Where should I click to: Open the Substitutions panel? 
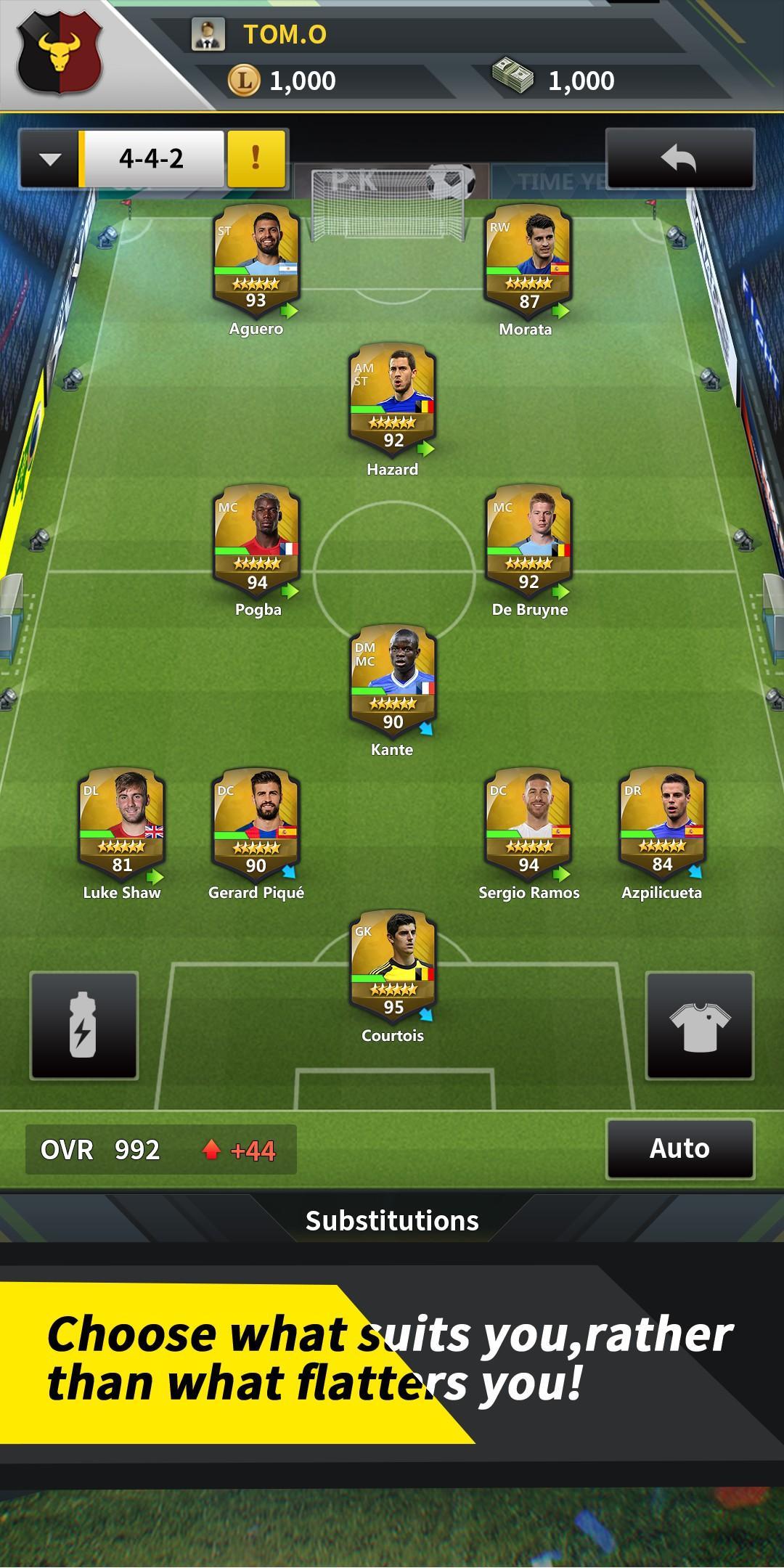point(392,1221)
